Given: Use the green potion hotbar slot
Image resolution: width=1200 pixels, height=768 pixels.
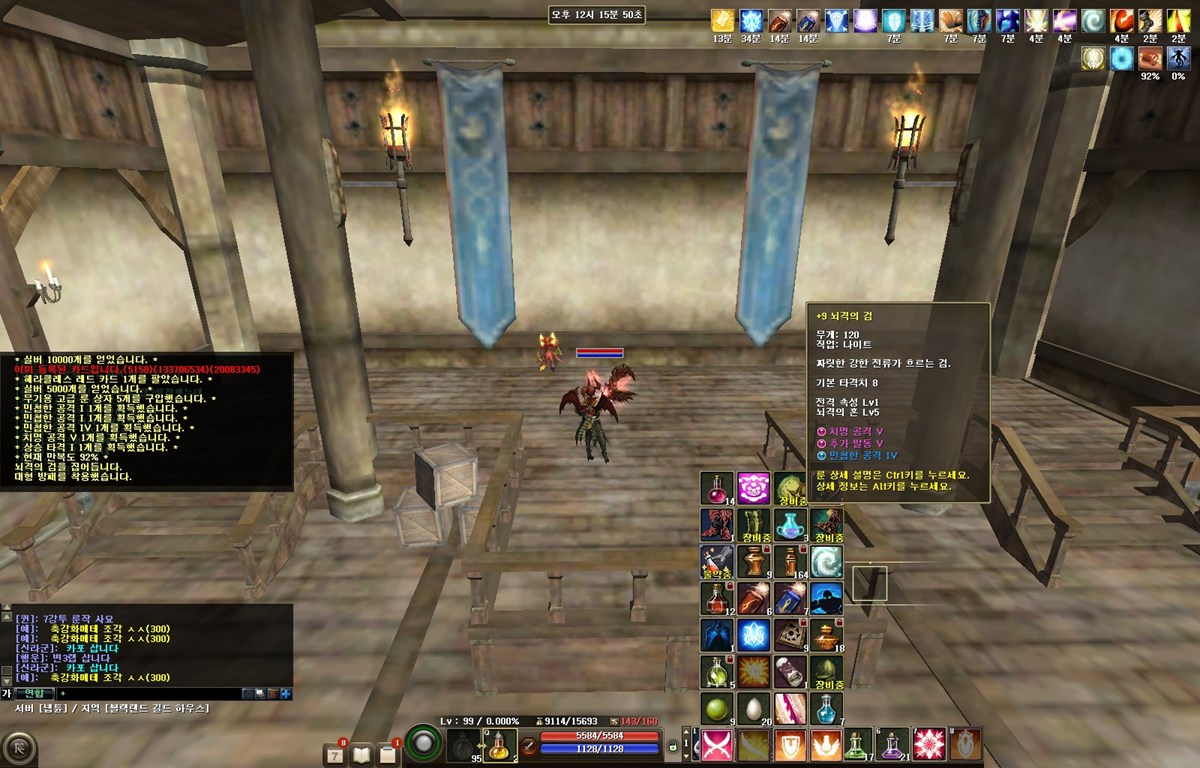Looking at the screenshot, I should pos(858,745).
